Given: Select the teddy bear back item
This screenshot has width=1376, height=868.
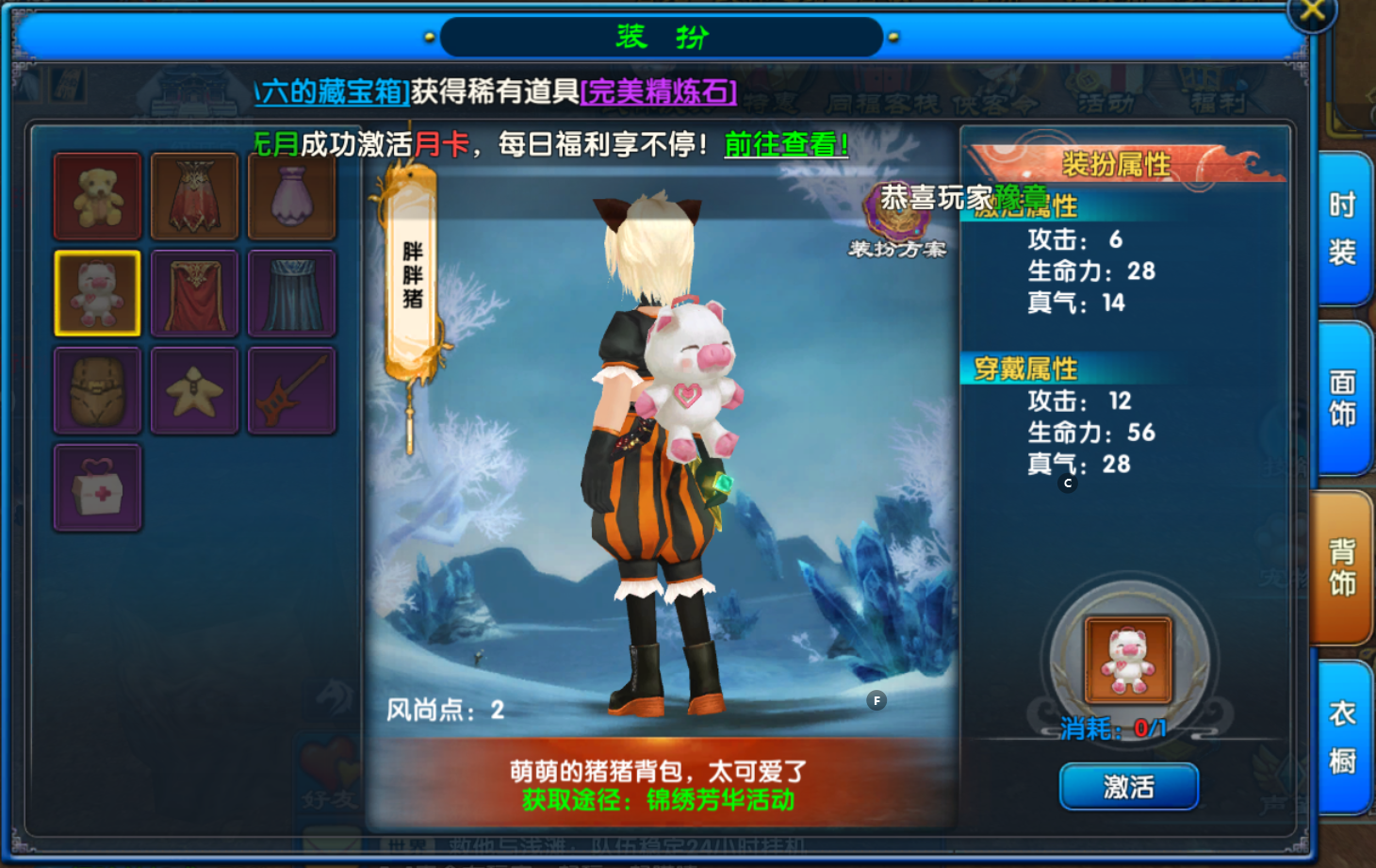Looking at the screenshot, I should (x=97, y=196).
